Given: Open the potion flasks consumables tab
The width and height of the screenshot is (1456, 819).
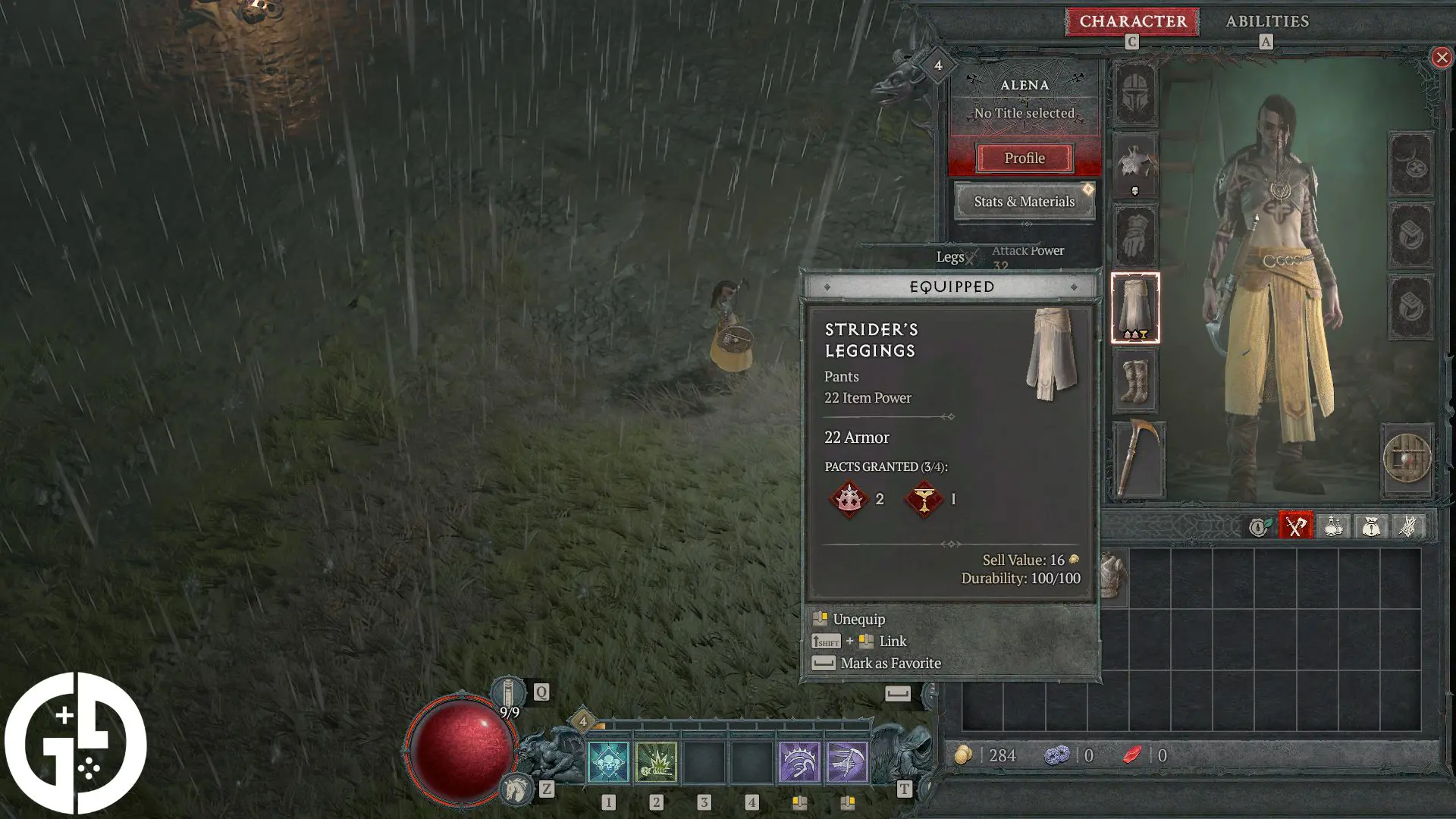Looking at the screenshot, I should click(x=1334, y=526).
